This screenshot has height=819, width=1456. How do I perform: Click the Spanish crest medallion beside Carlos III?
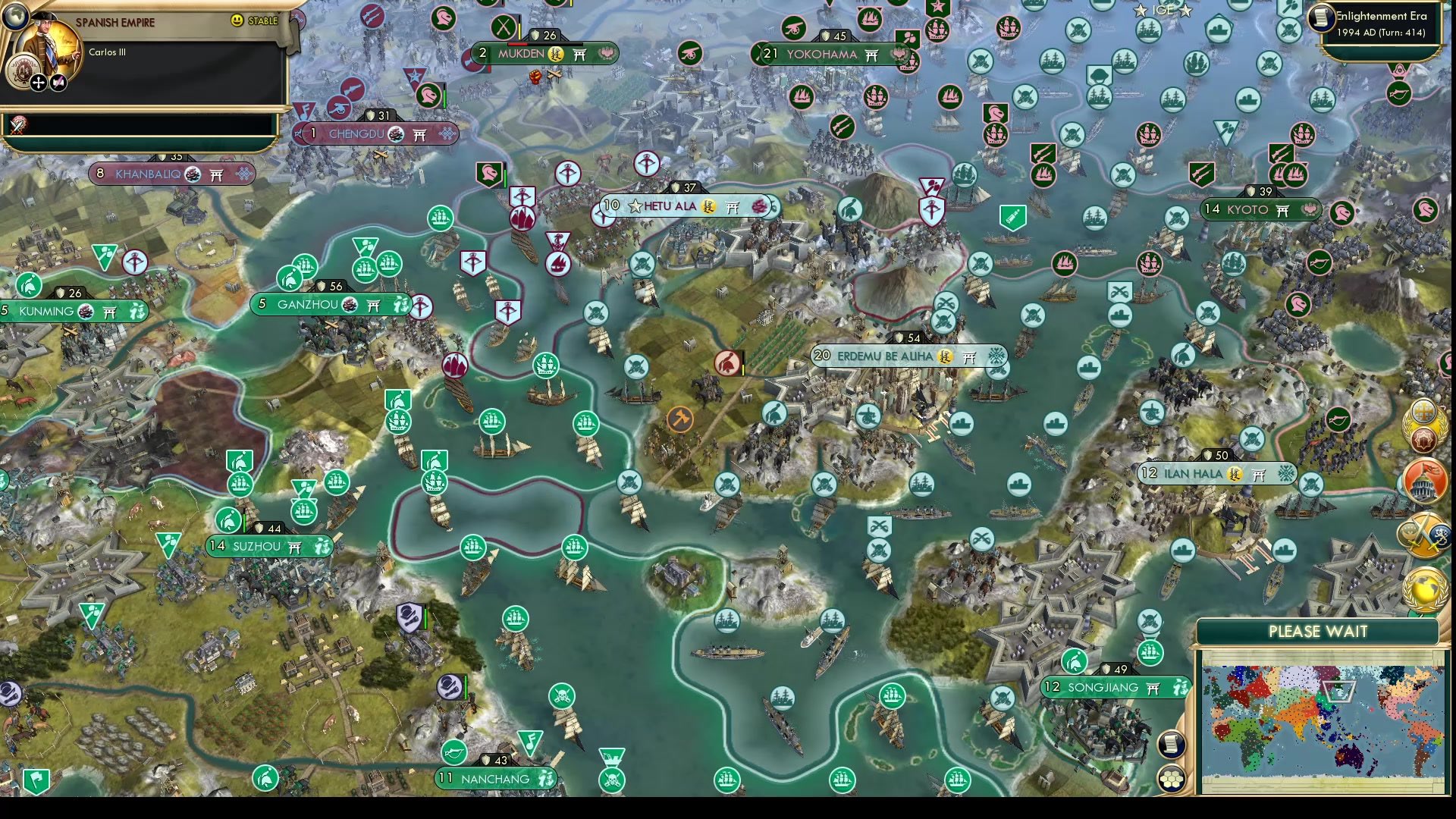[24, 72]
